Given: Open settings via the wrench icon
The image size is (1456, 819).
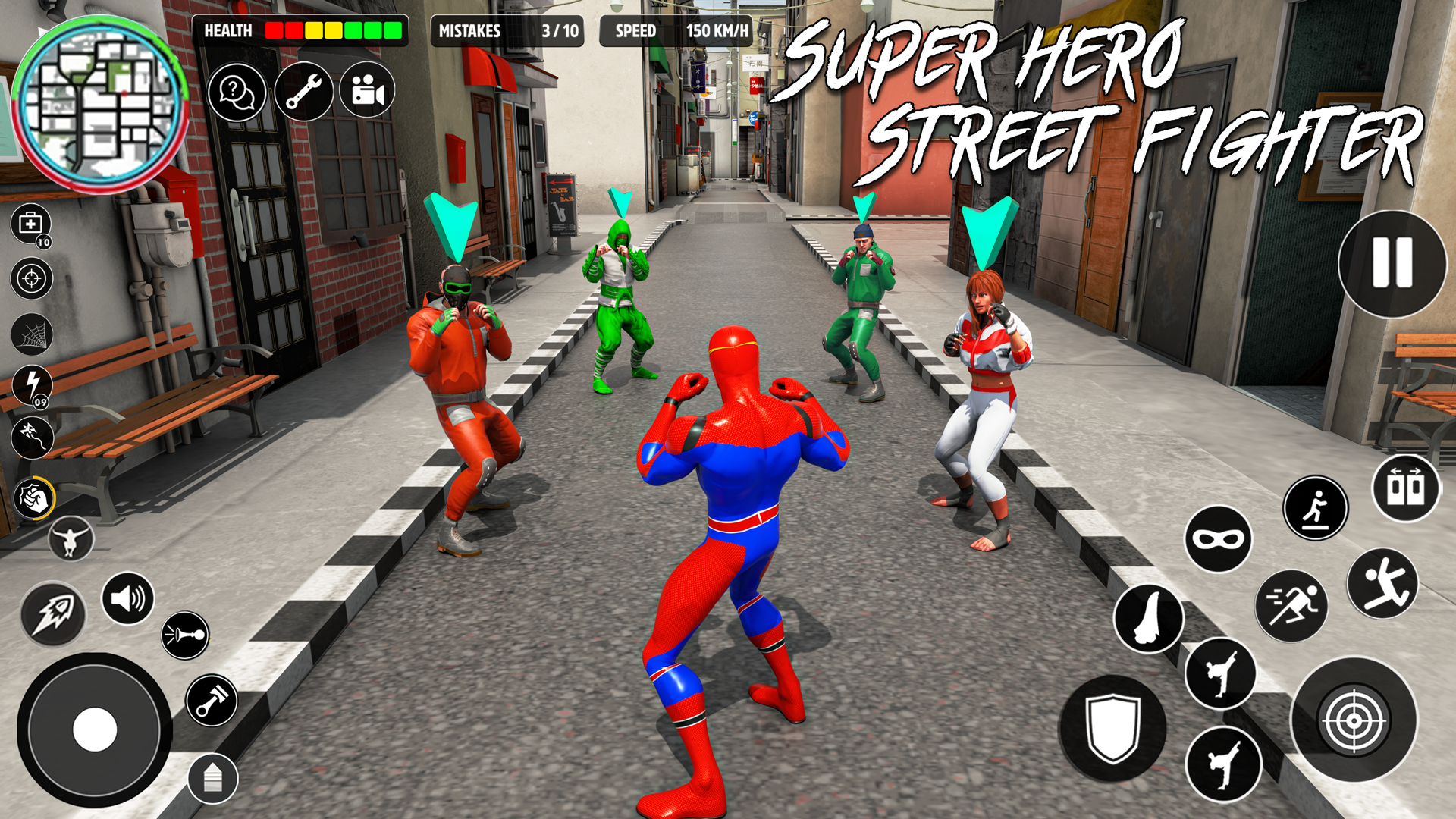Looking at the screenshot, I should click(x=303, y=91).
